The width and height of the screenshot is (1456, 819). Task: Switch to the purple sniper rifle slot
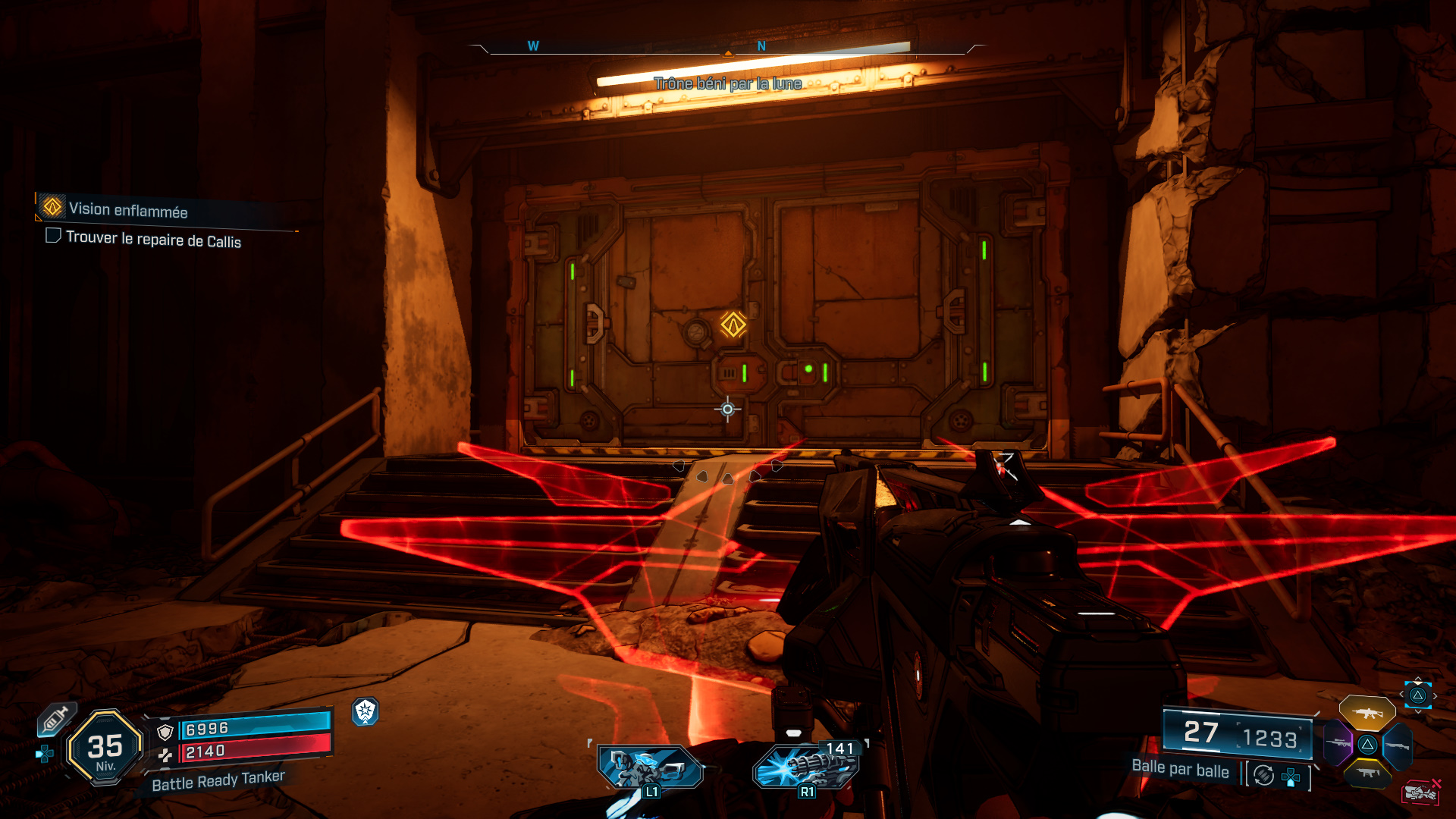(x=1338, y=744)
